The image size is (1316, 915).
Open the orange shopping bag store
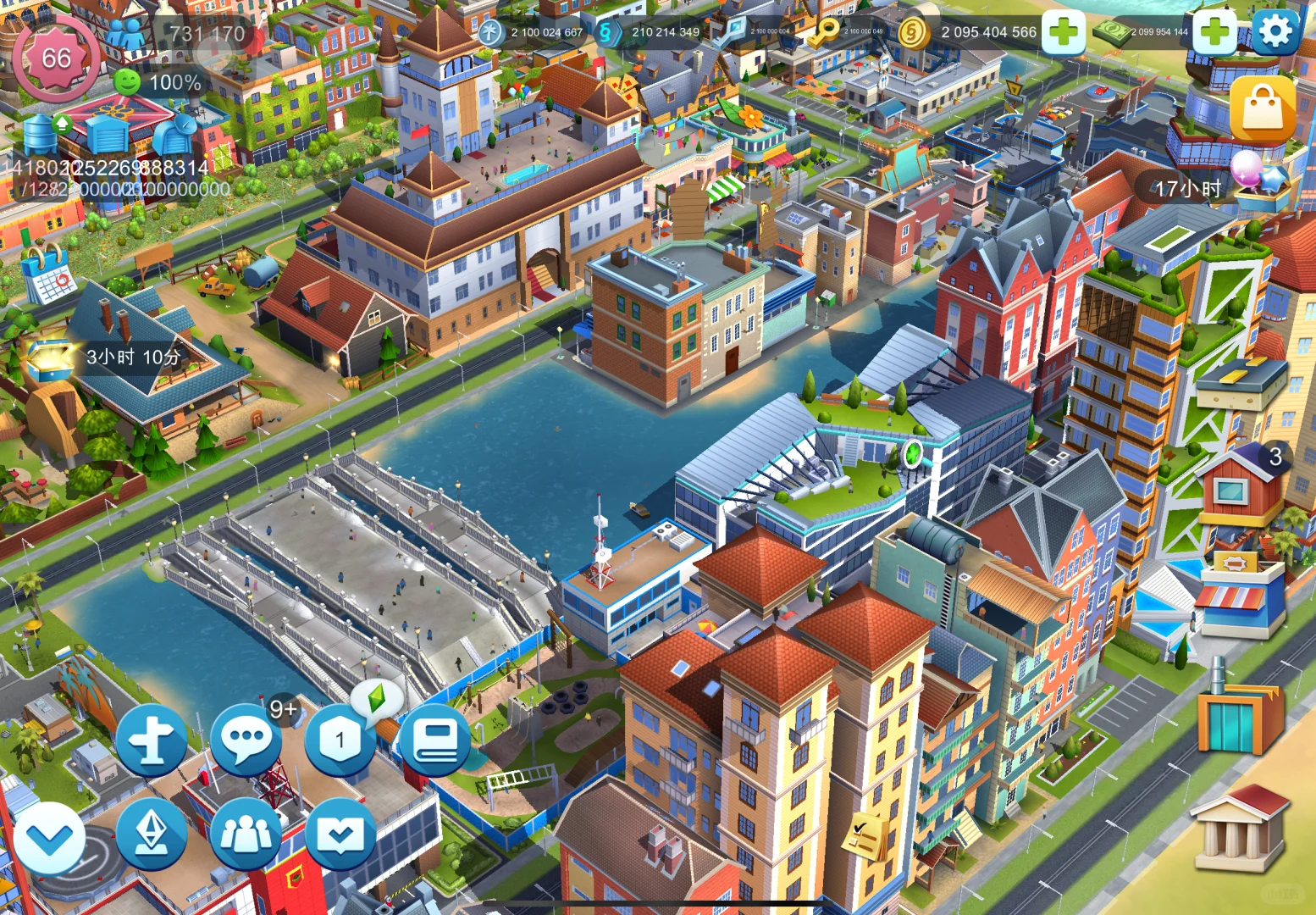click(1262, 109)
